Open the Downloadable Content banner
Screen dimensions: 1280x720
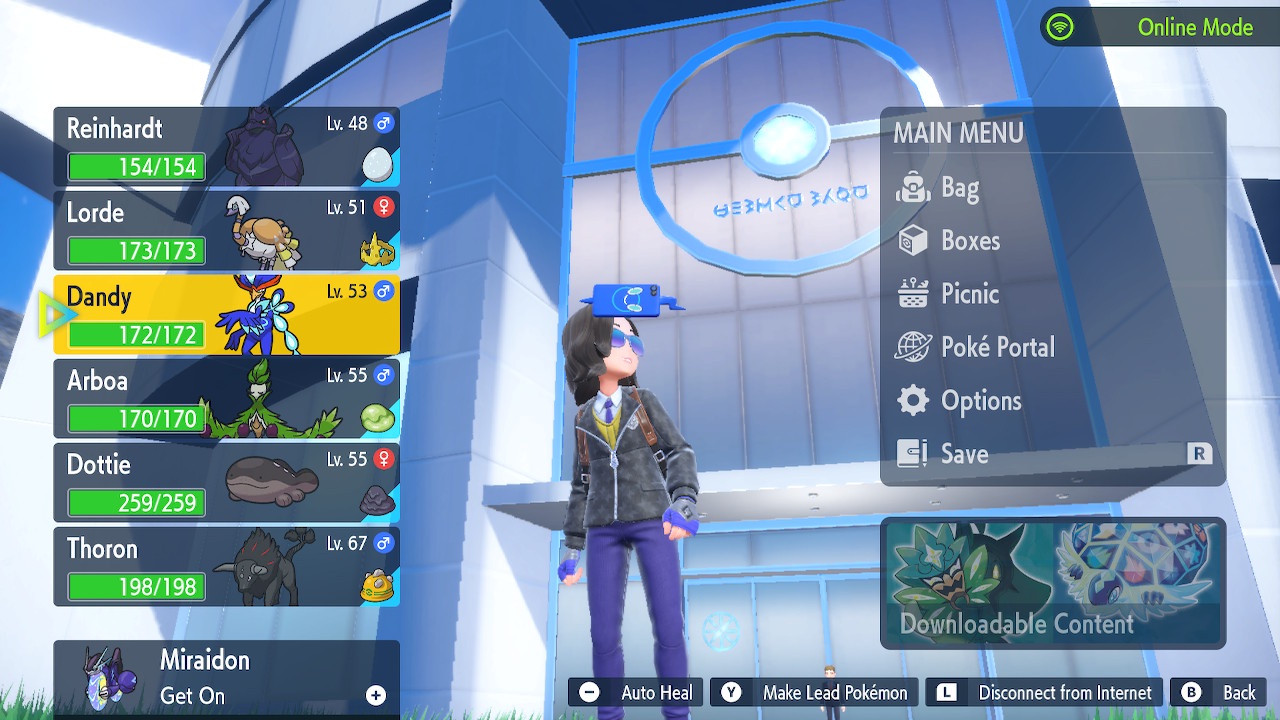coord(1052,583)
